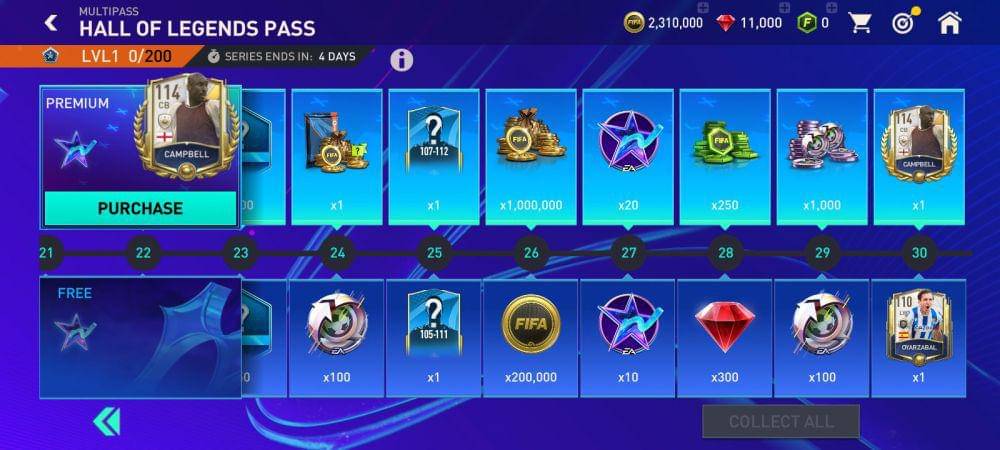Viewport: 1000px width, 450px height.
Task: Select the premium x250 green cash reward
Action: click(725, 156)
